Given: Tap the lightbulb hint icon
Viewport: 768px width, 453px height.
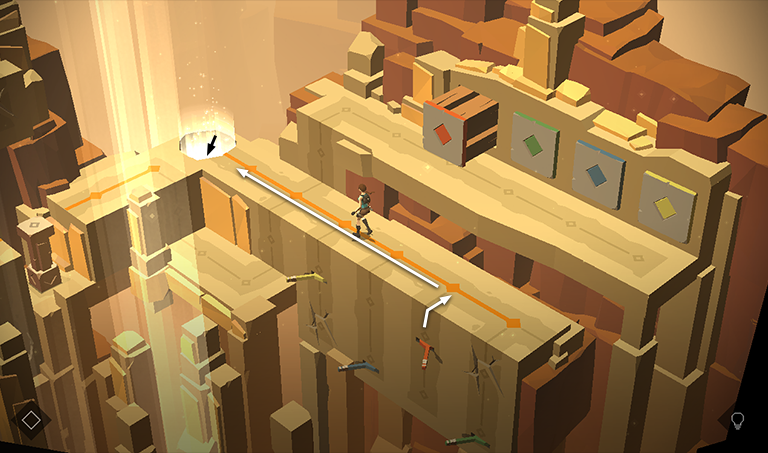Looking at the screenshot, I should point(738,419).
